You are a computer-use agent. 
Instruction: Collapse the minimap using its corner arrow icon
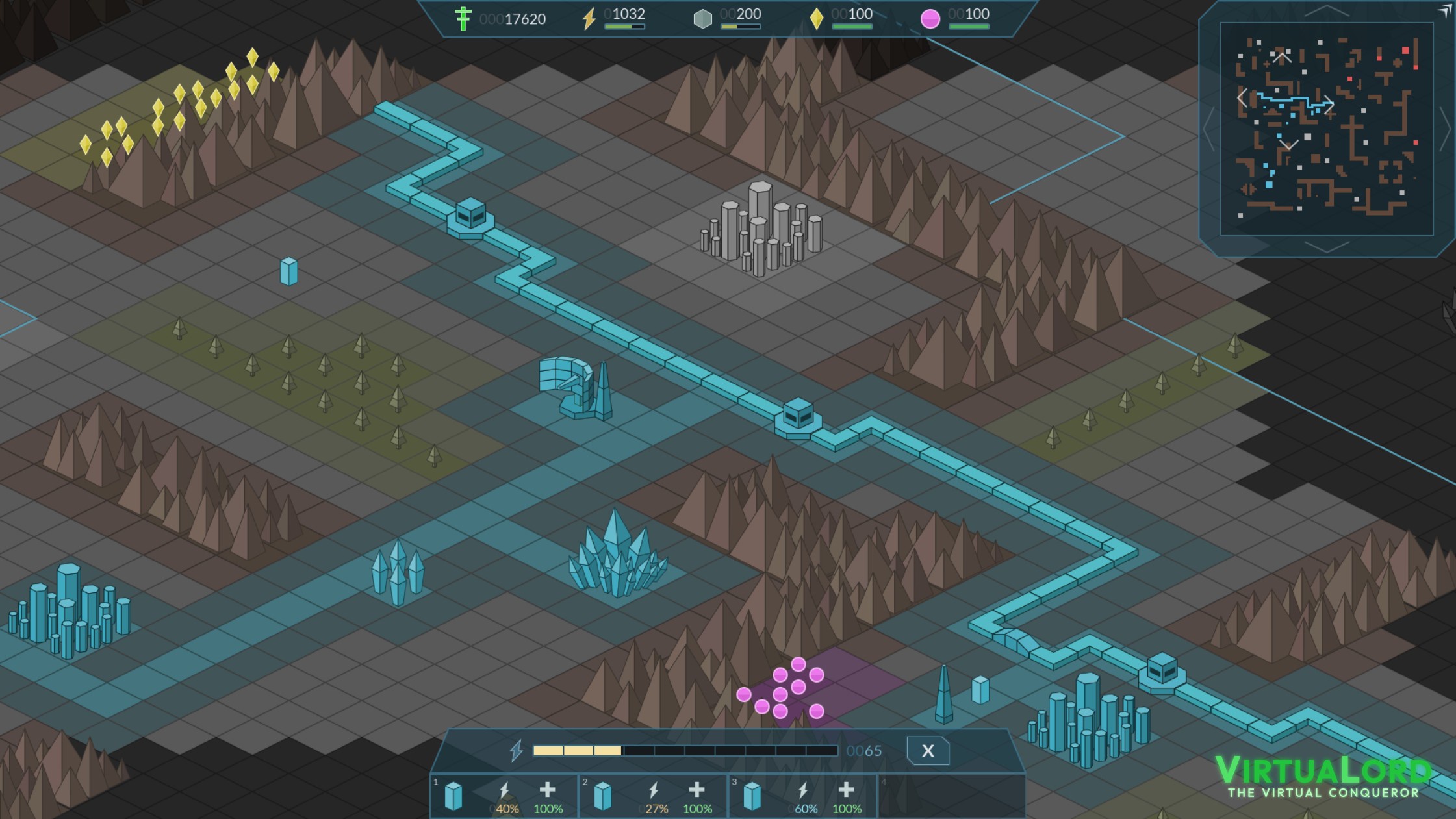tap(1445, 10)
